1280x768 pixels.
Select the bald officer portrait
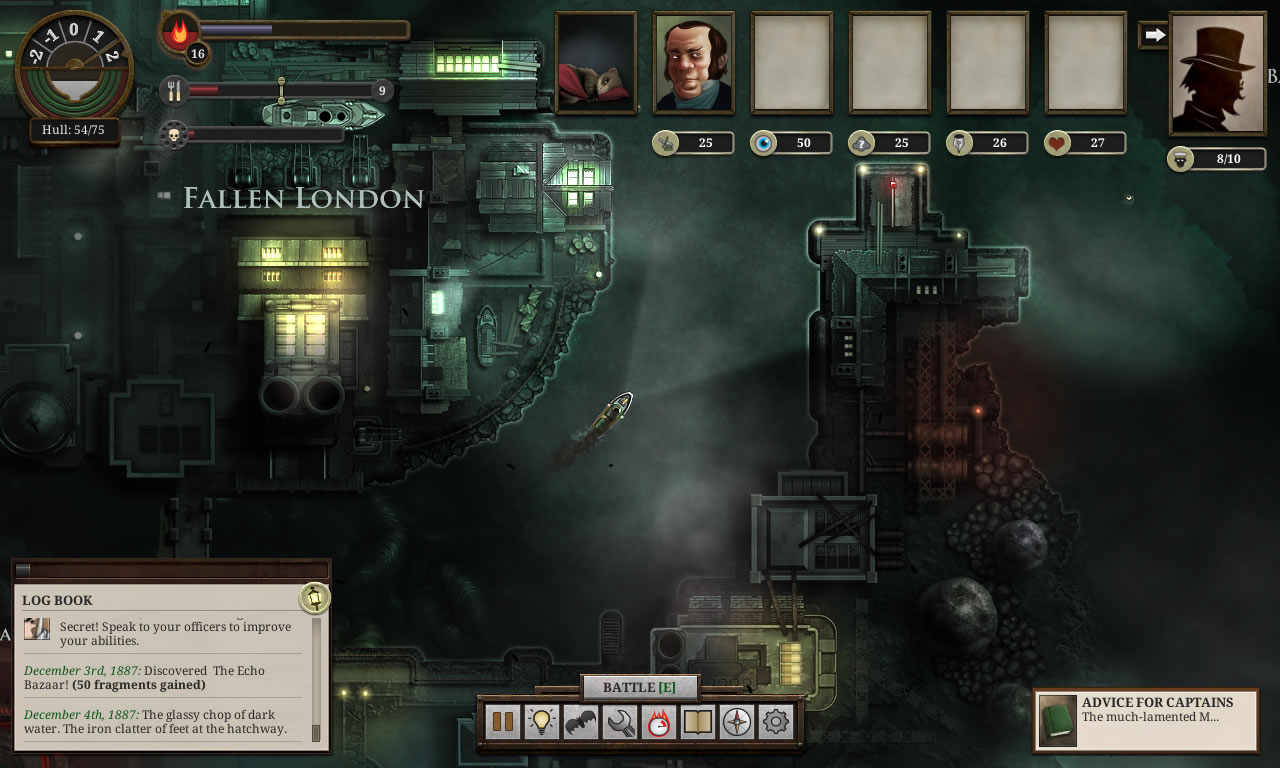tap(694, 62)
